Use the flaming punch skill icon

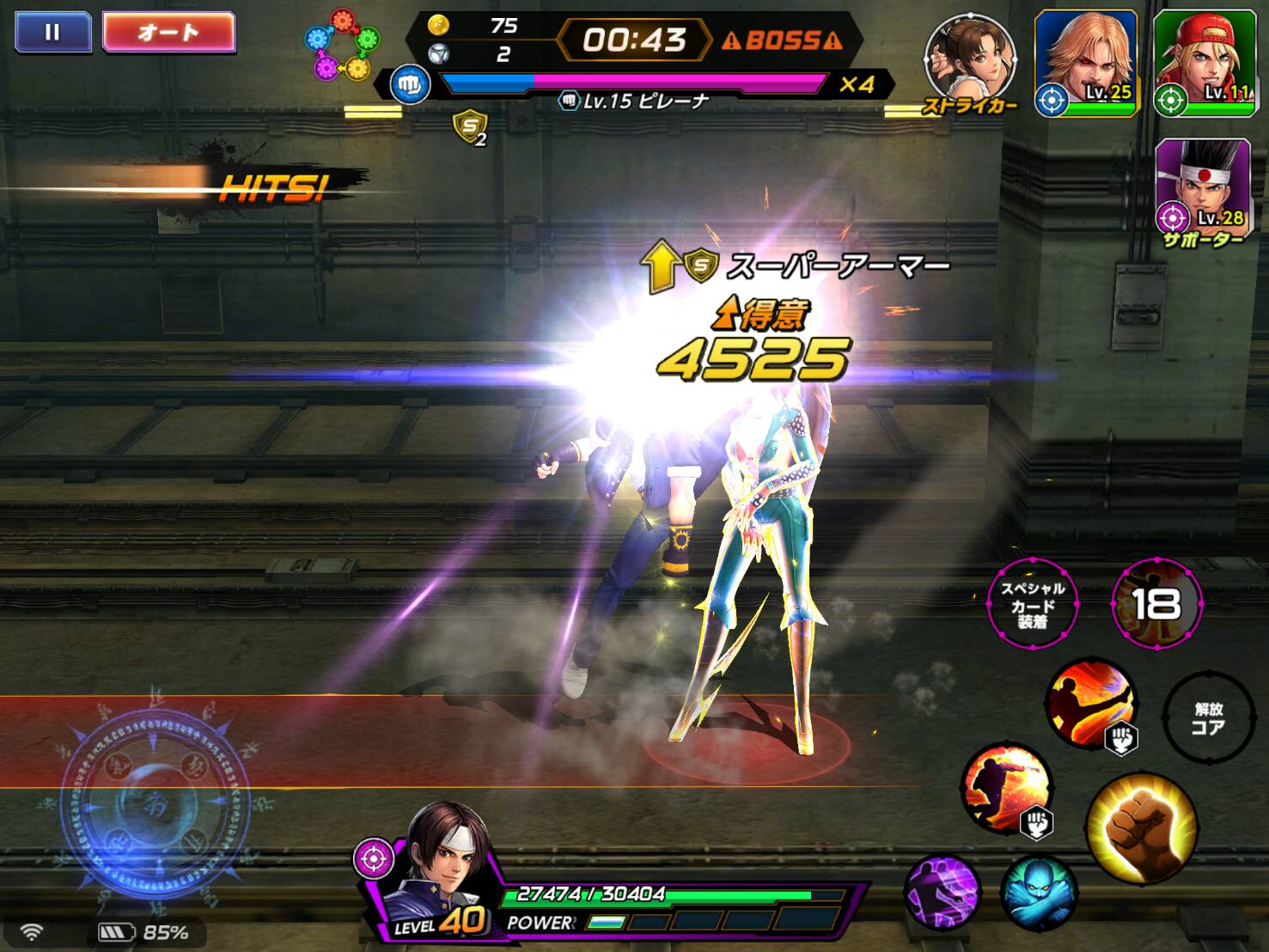click(x=1007, y=788)
